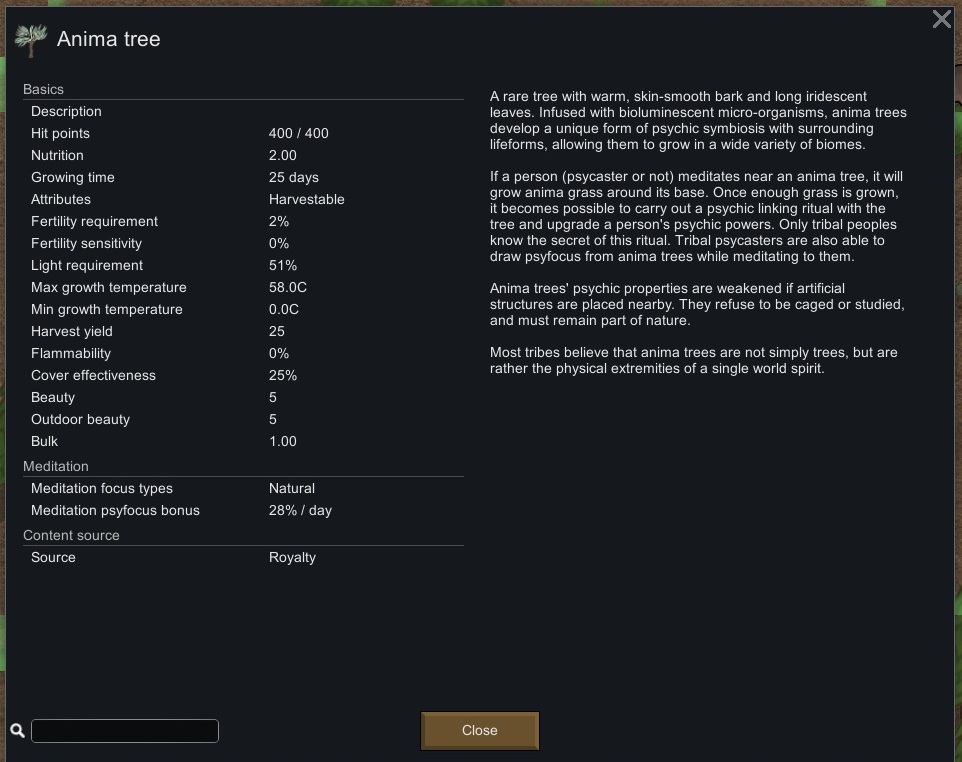
Task: Select the Meditation psyfocus bonus row
Action: coord(243,510)
